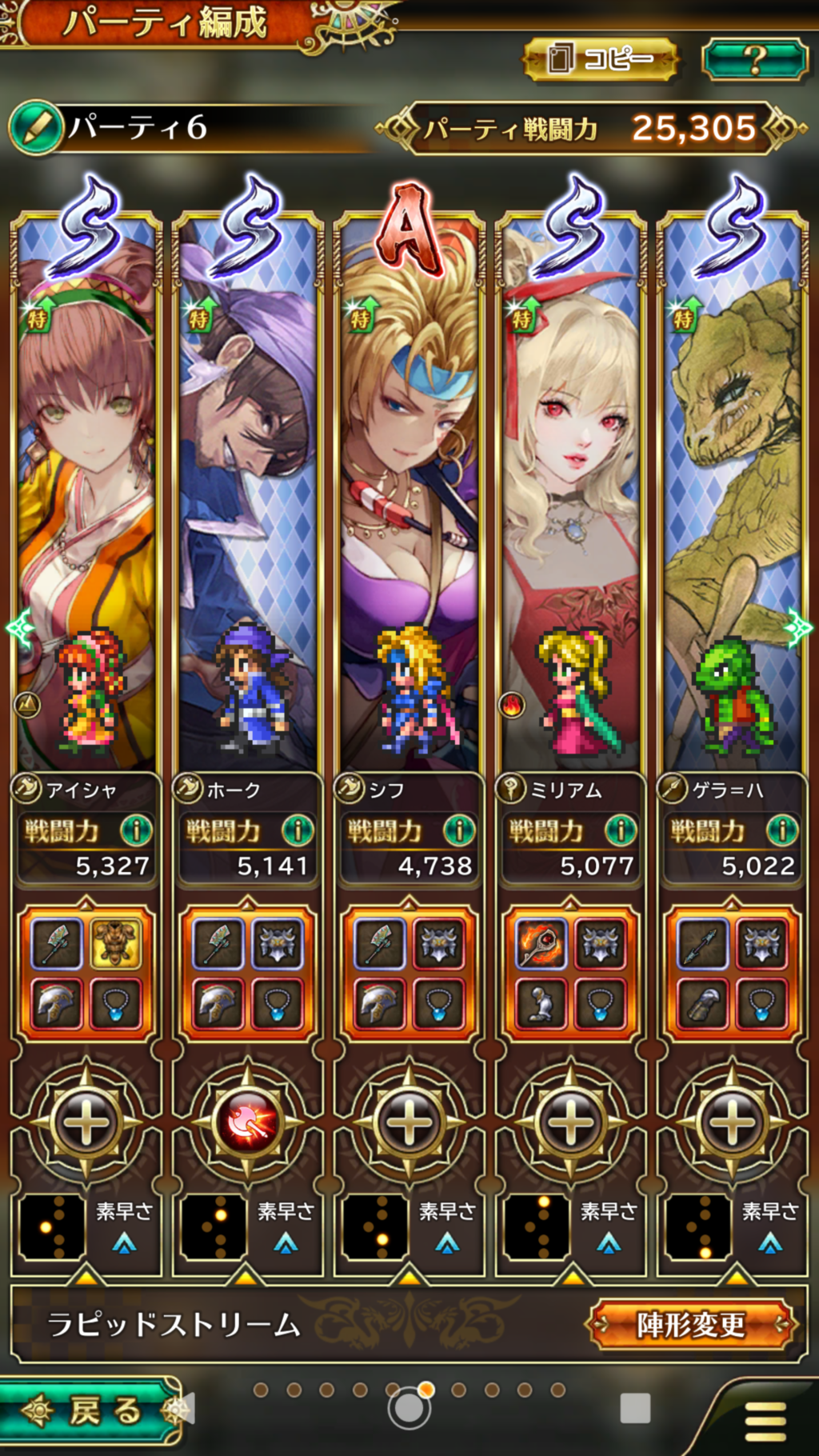Viewport: 819px width, 1456px height.
Task: Switch to previous party with left arrow
Action: [x=18, y=628]
